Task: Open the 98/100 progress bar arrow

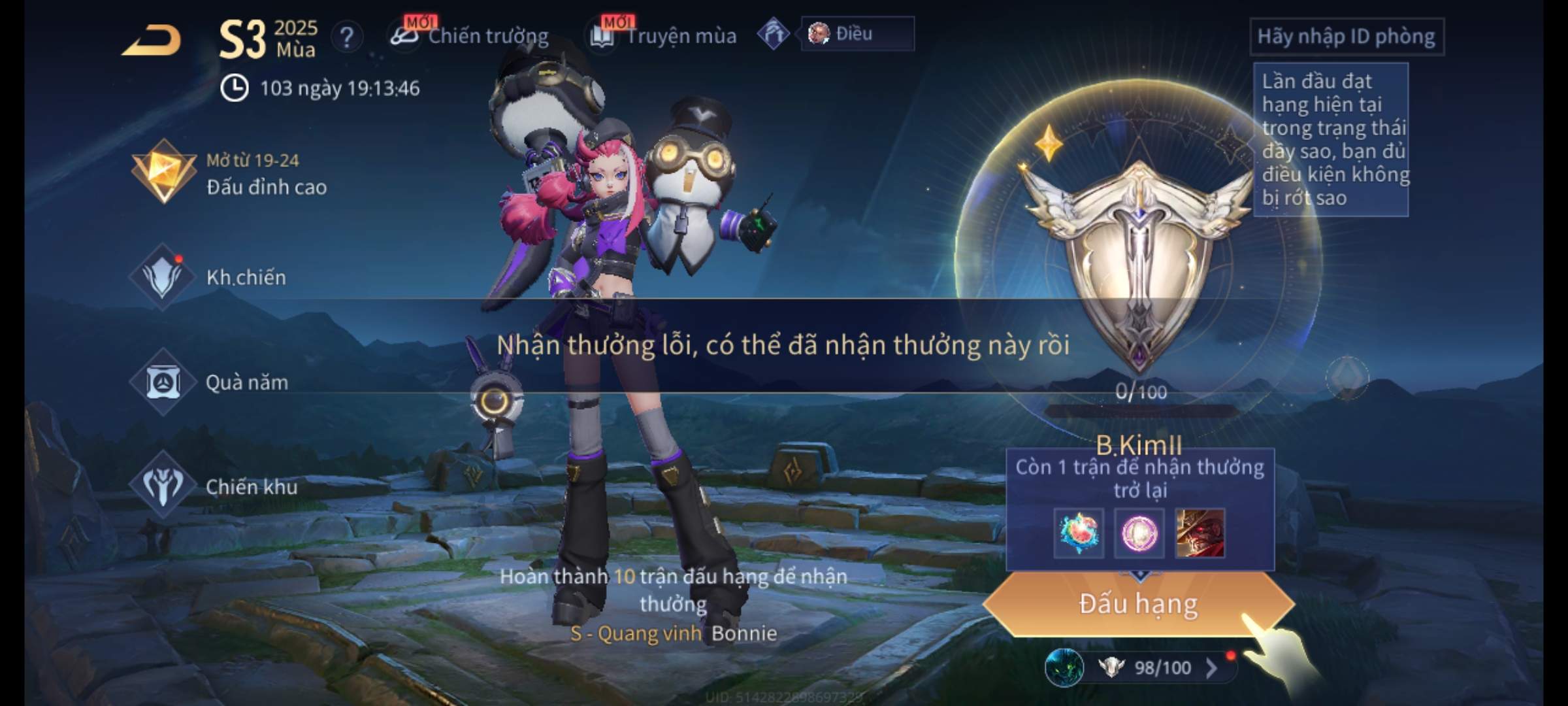Action: (x=1212, y=667)
